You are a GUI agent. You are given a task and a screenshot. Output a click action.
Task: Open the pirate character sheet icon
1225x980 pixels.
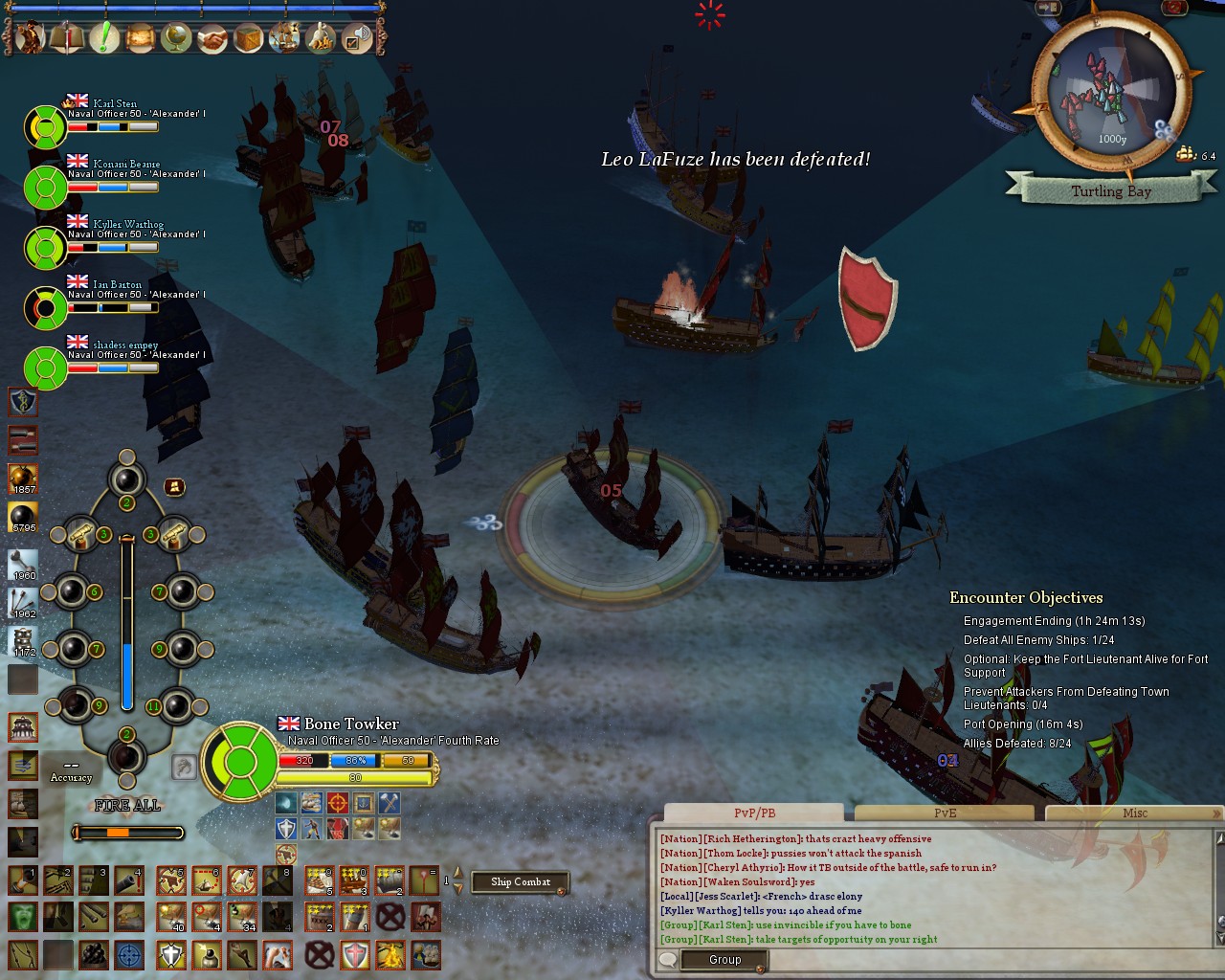(x=30, y=38)
